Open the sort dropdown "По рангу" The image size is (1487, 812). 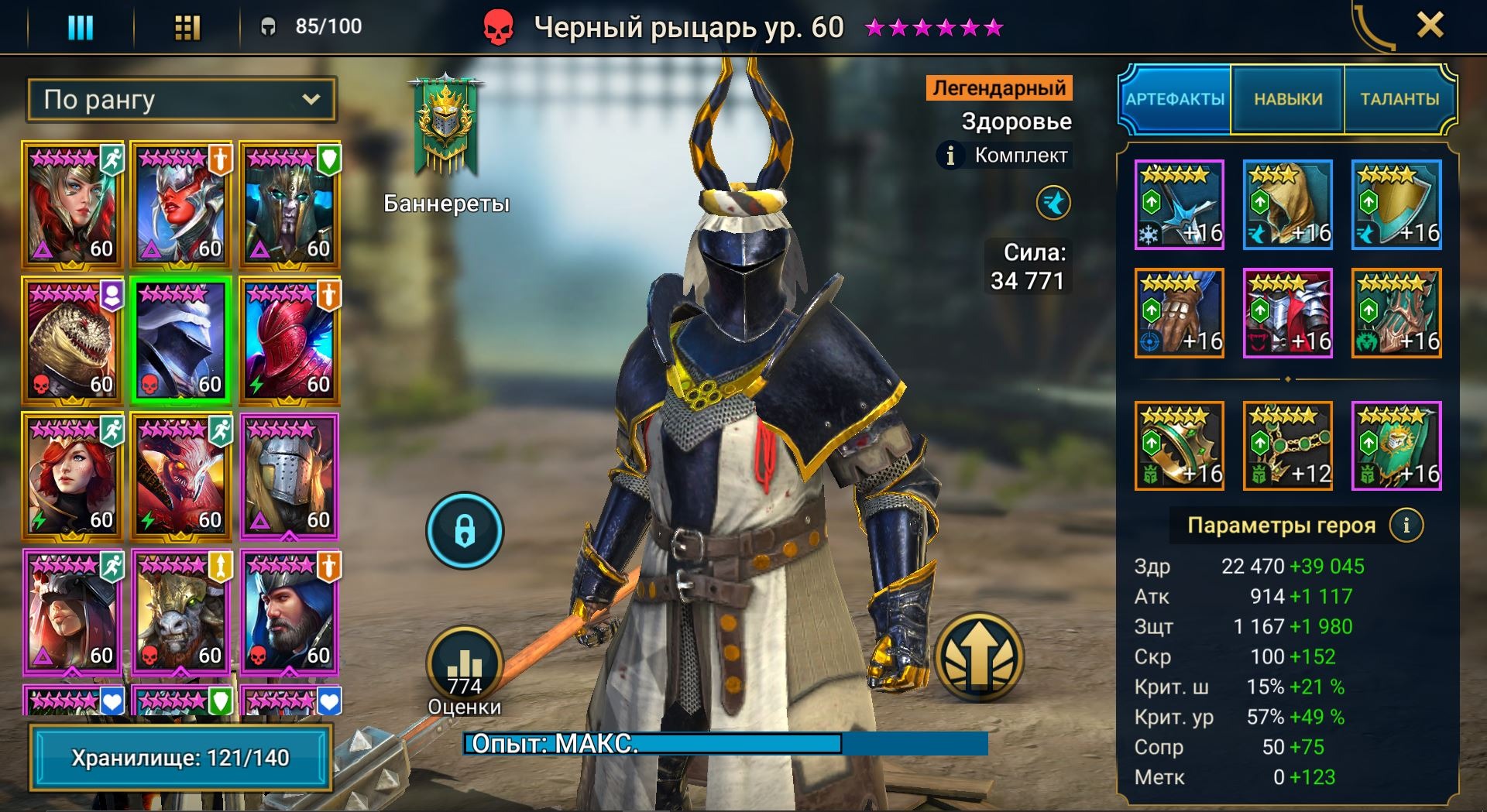182,100
